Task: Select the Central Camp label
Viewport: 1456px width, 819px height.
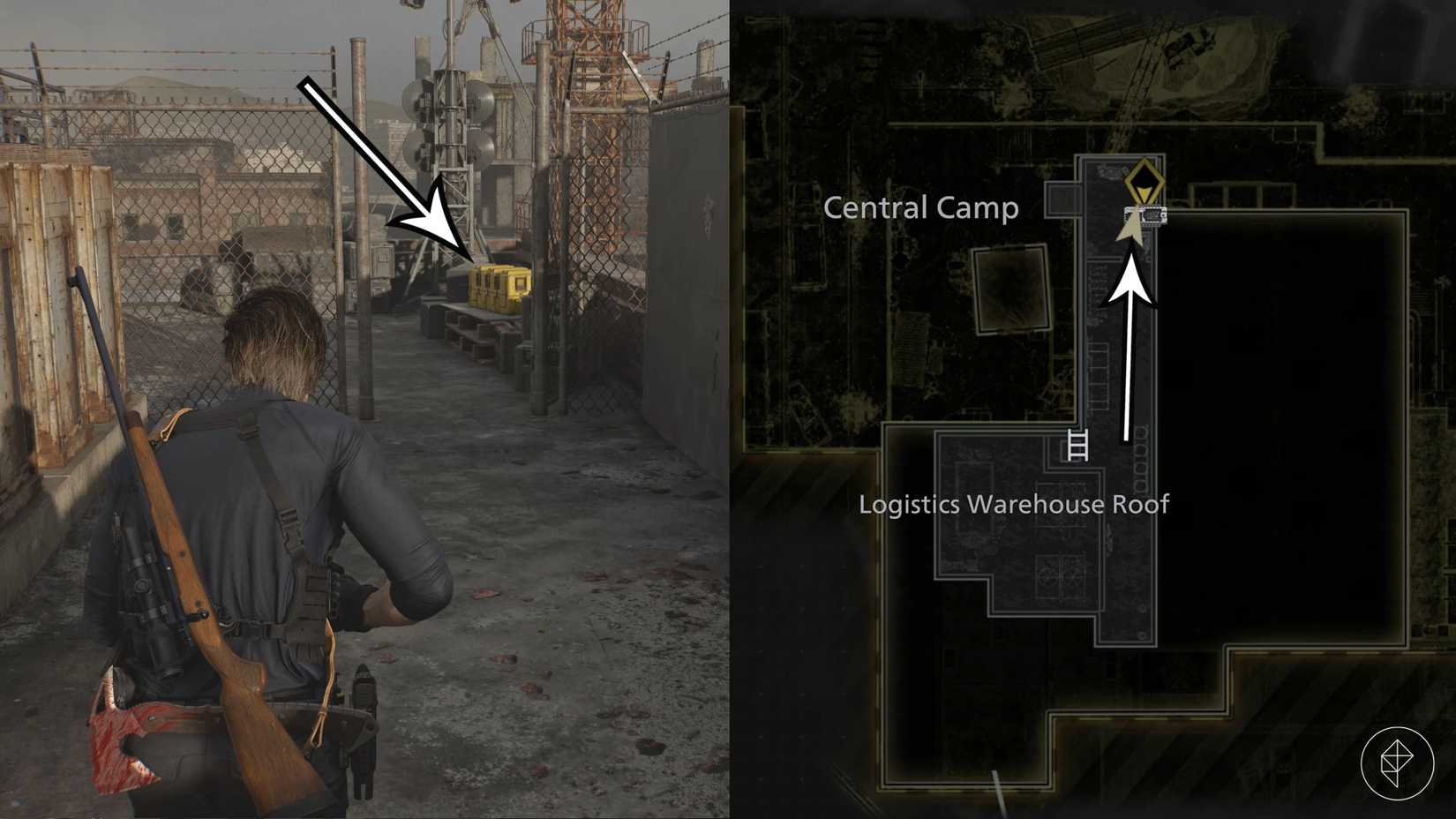Action: point(920,208)
